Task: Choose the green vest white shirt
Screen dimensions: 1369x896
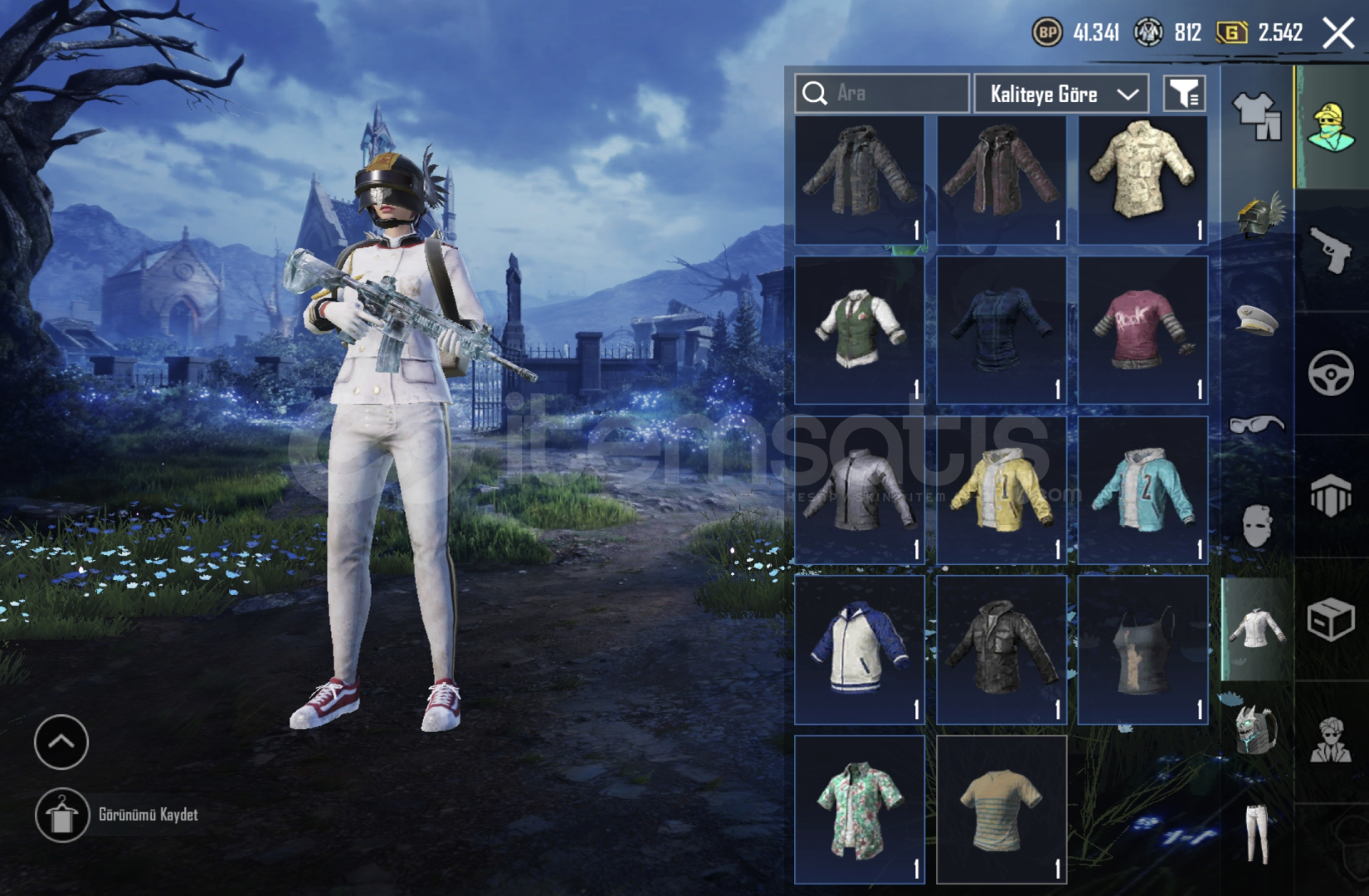Action: pos(859,329)
